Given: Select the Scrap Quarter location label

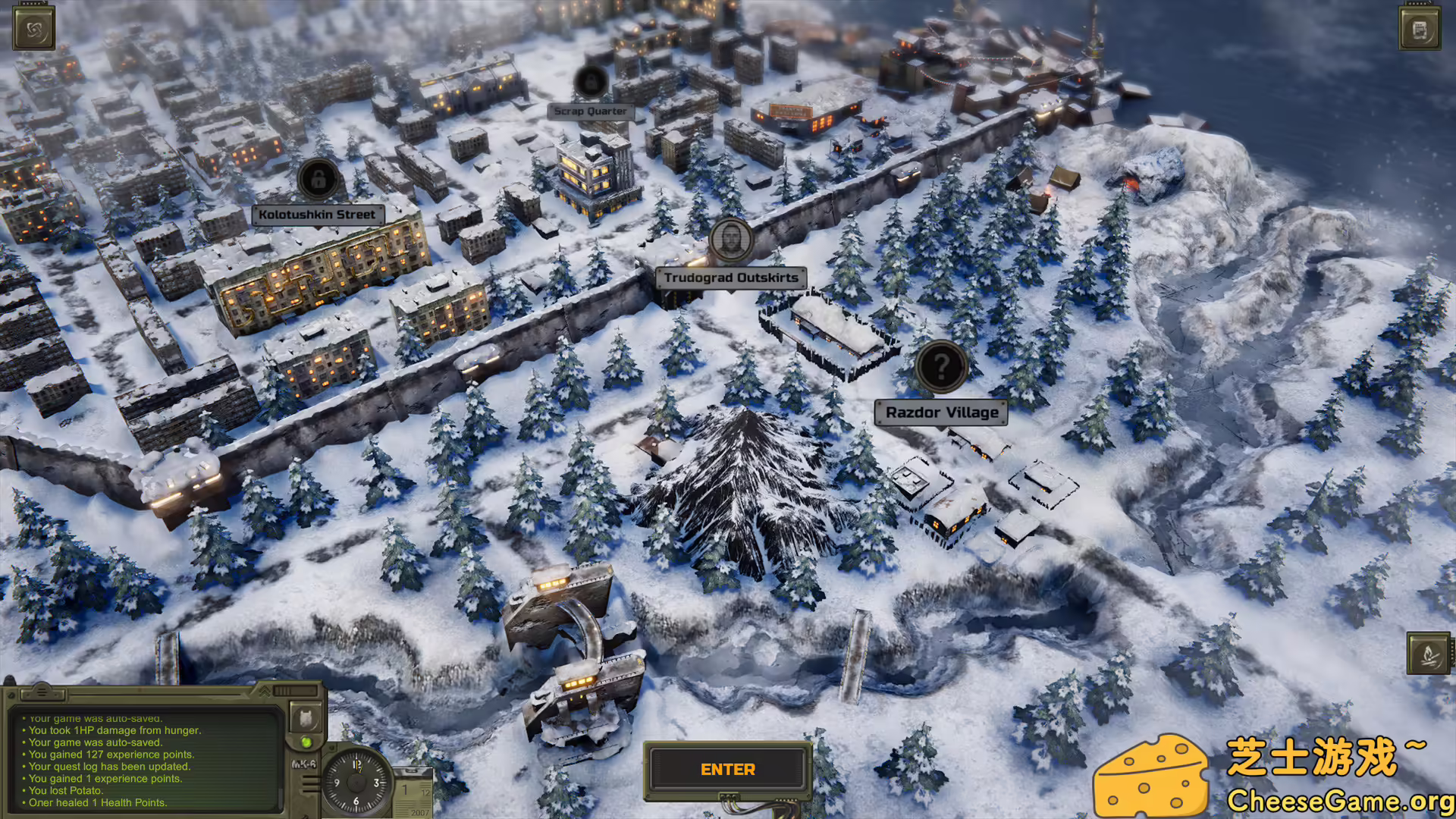Looking at the screenshot, I should (x=591, y=111).
